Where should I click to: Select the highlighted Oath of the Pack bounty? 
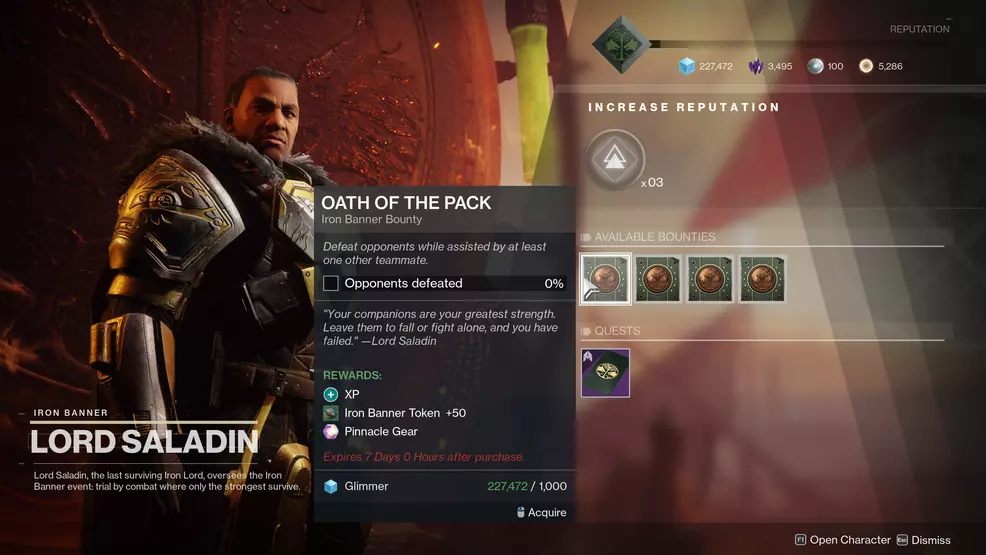(605, 279)
